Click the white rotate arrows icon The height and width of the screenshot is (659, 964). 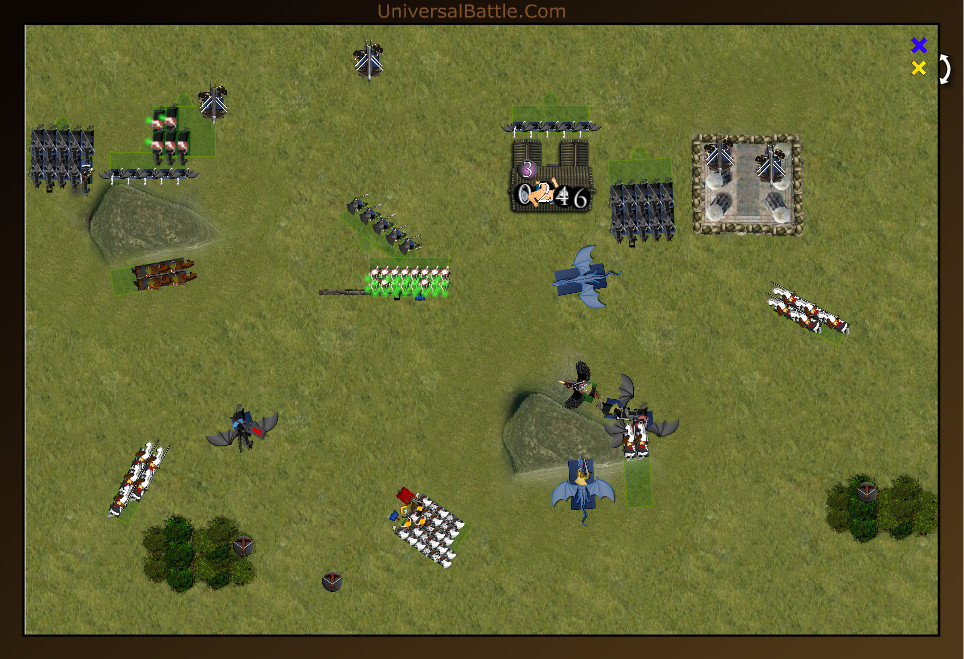coord(944,69)
